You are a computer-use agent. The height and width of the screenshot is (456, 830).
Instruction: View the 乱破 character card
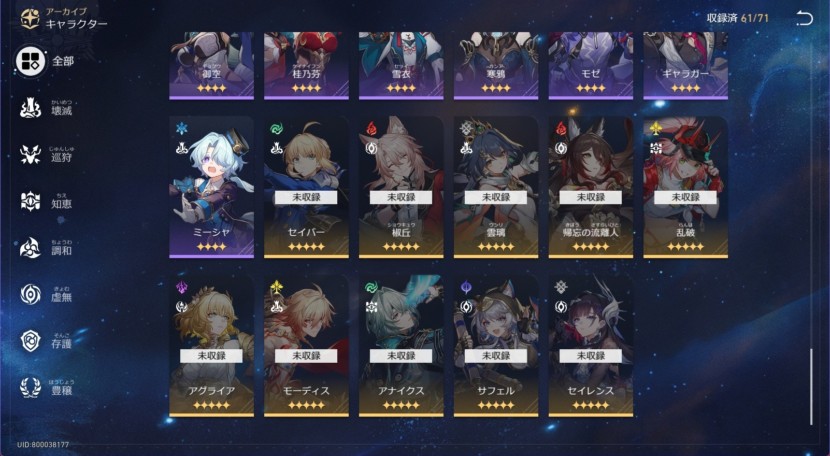pos(685,187)
